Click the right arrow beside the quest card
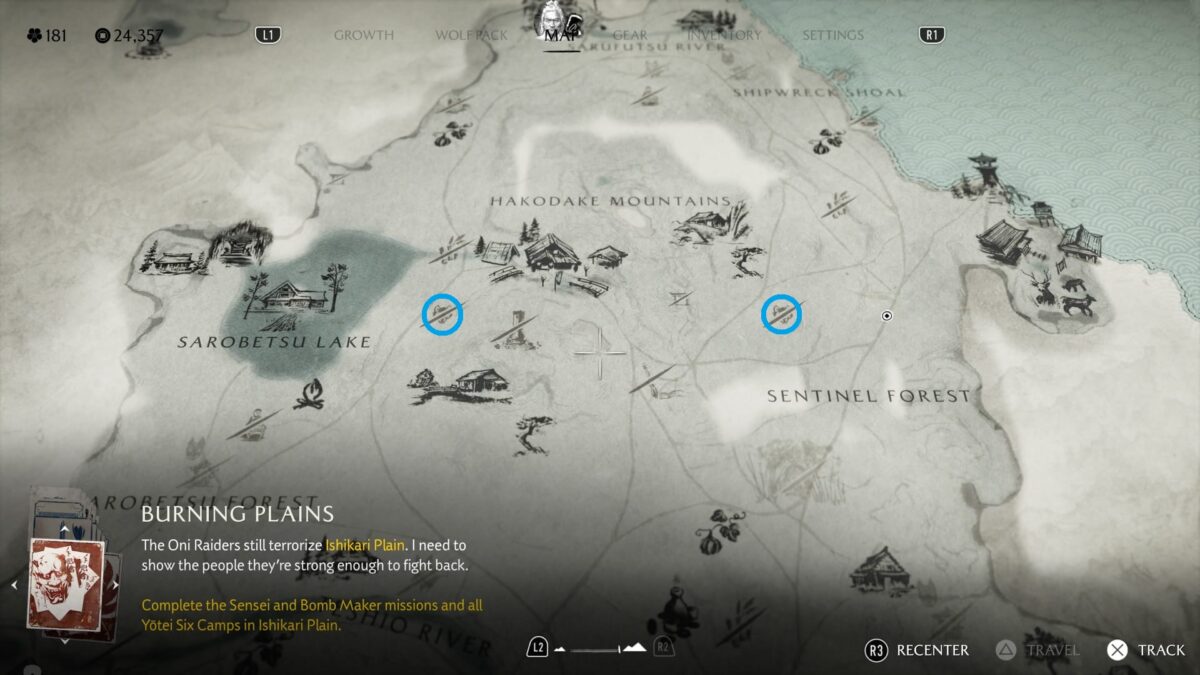 116,585
